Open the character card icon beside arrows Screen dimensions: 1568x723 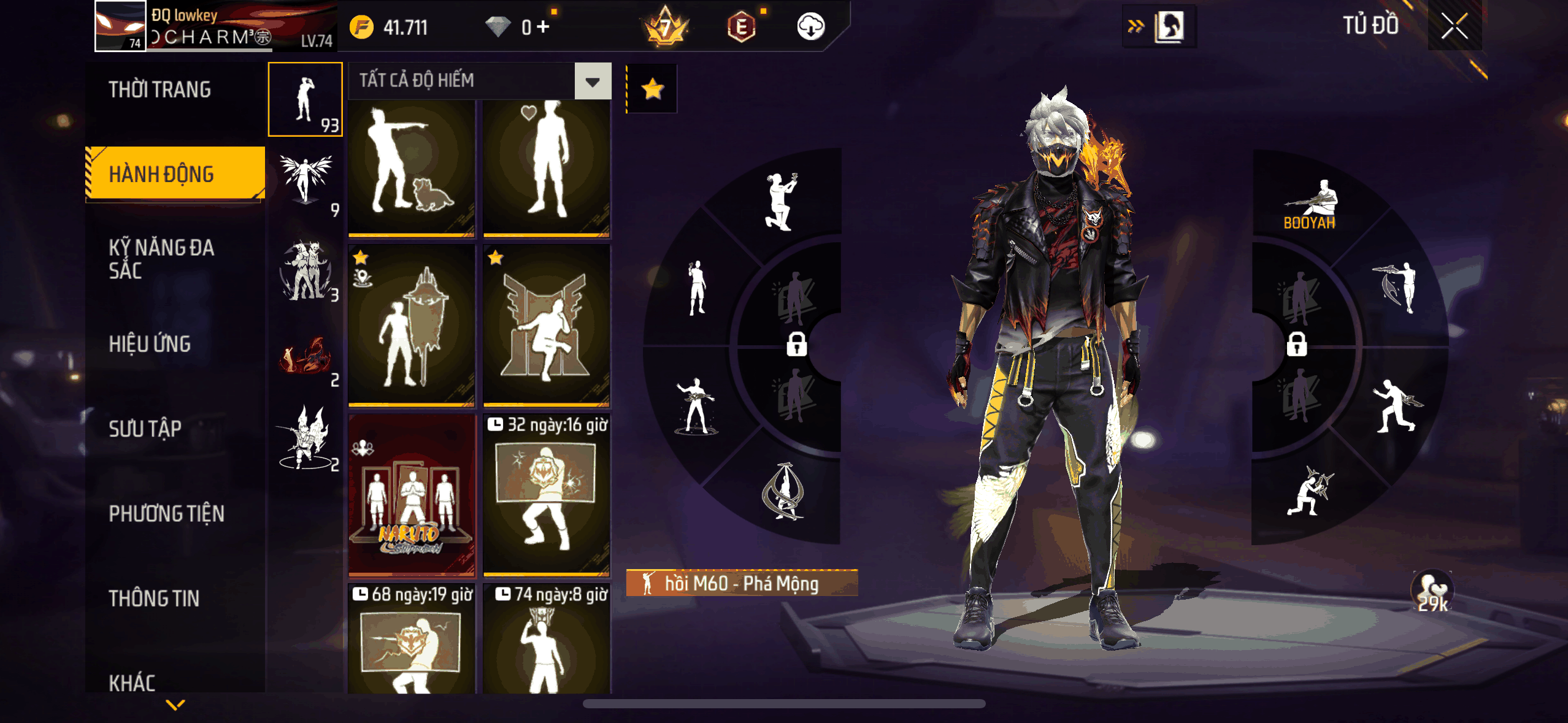click(1170, 27)
